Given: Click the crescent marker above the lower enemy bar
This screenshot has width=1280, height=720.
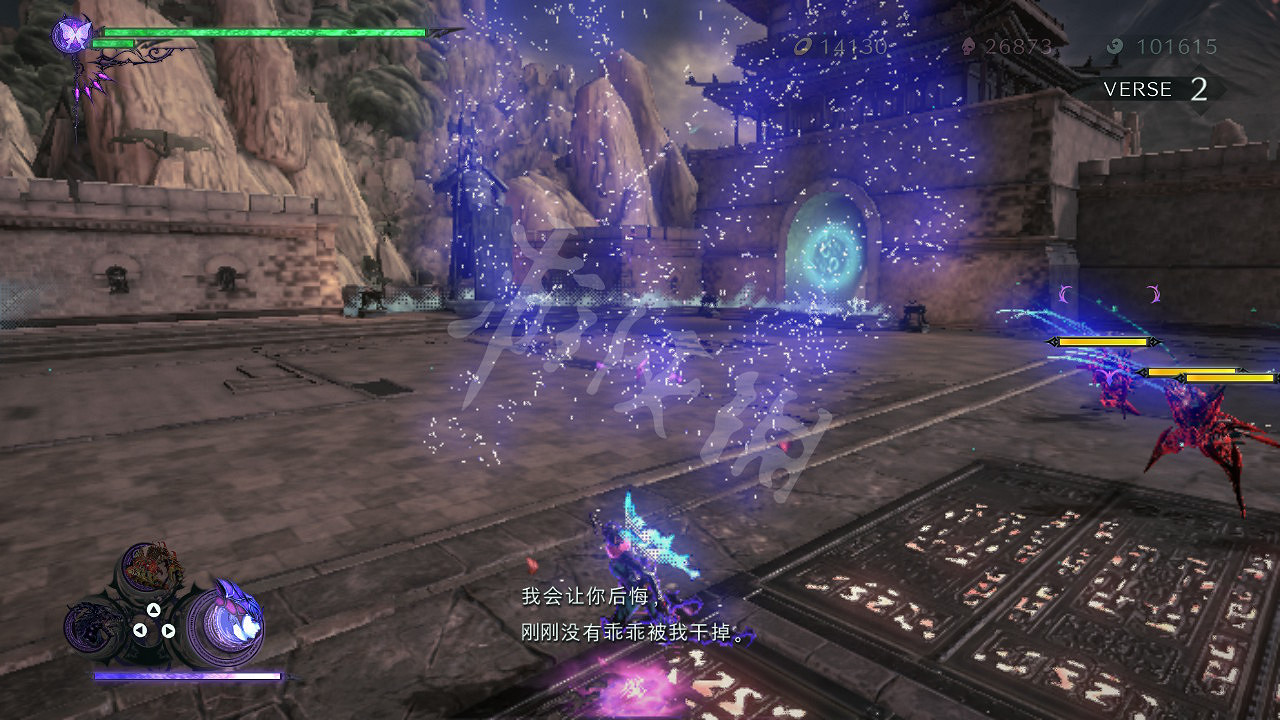Looking at the screenshot, I should click(x=1154, y=294).
